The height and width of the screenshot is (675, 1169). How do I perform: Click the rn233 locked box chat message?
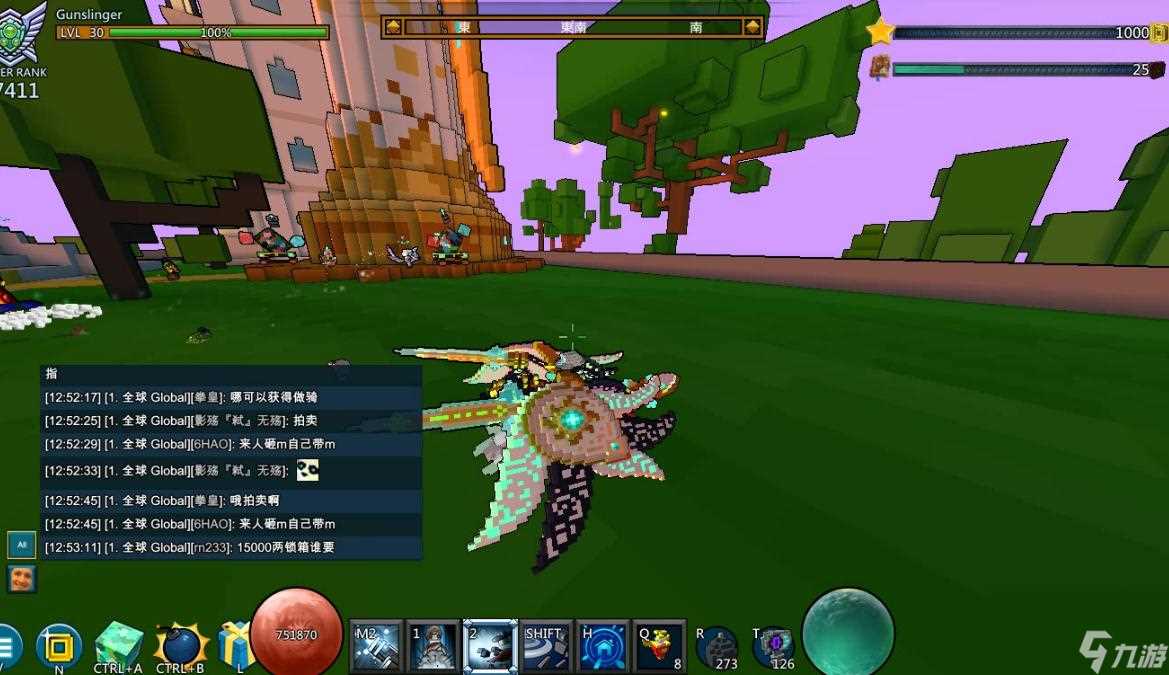tap(232, 548)
